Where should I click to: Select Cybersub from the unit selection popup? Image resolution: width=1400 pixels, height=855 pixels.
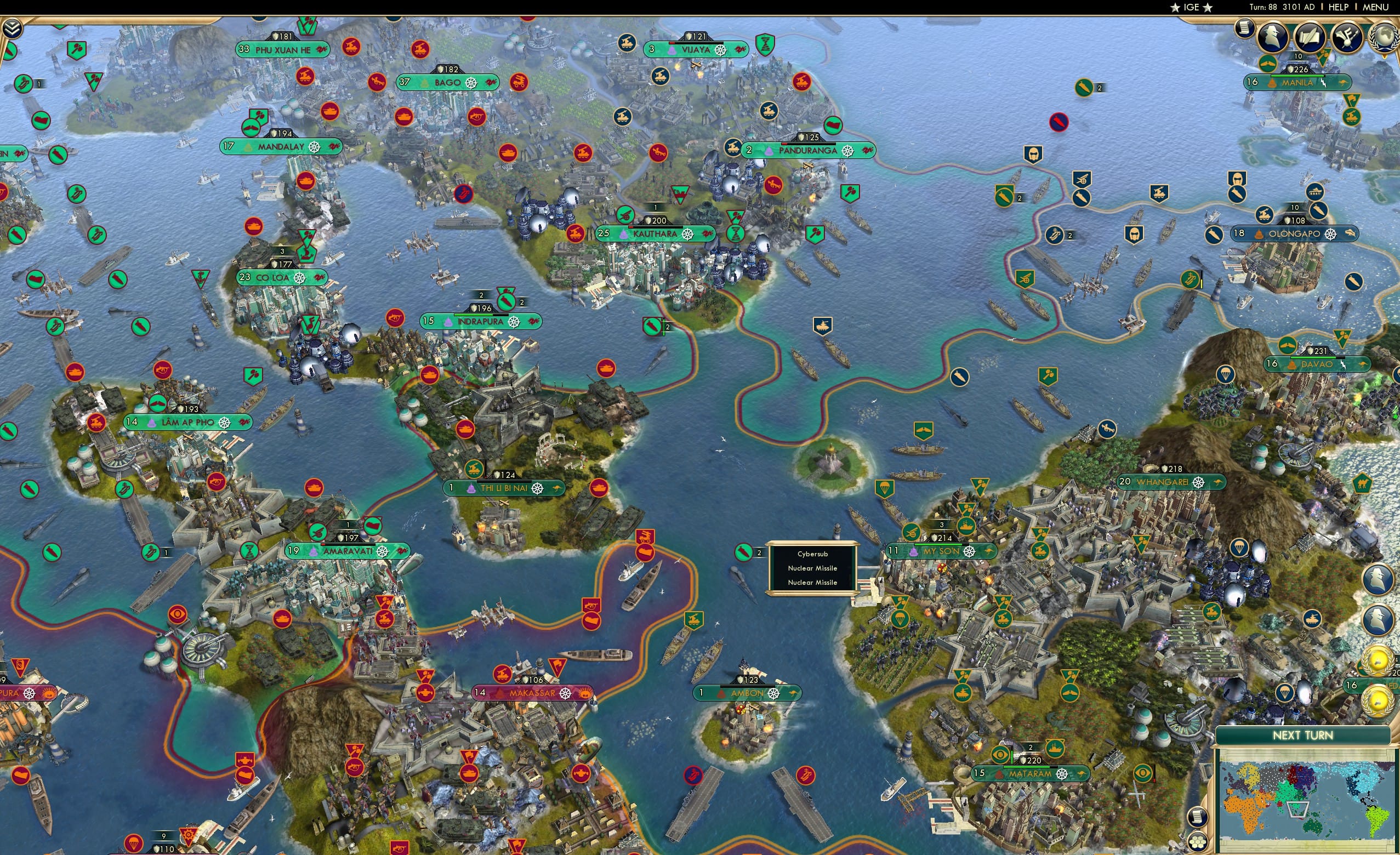click(812, 553)
